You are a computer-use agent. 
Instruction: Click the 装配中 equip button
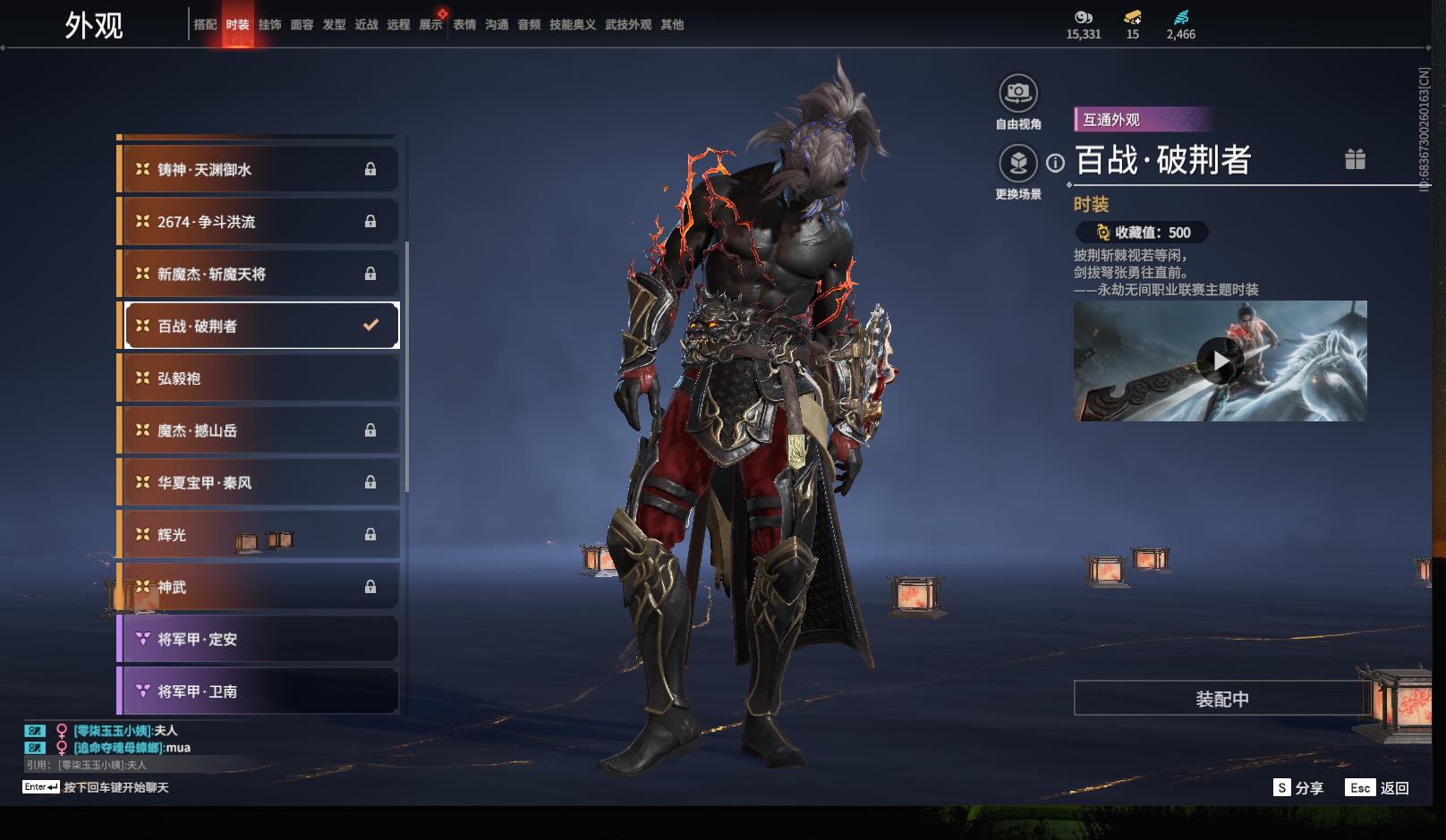[x=1221, y=699]
